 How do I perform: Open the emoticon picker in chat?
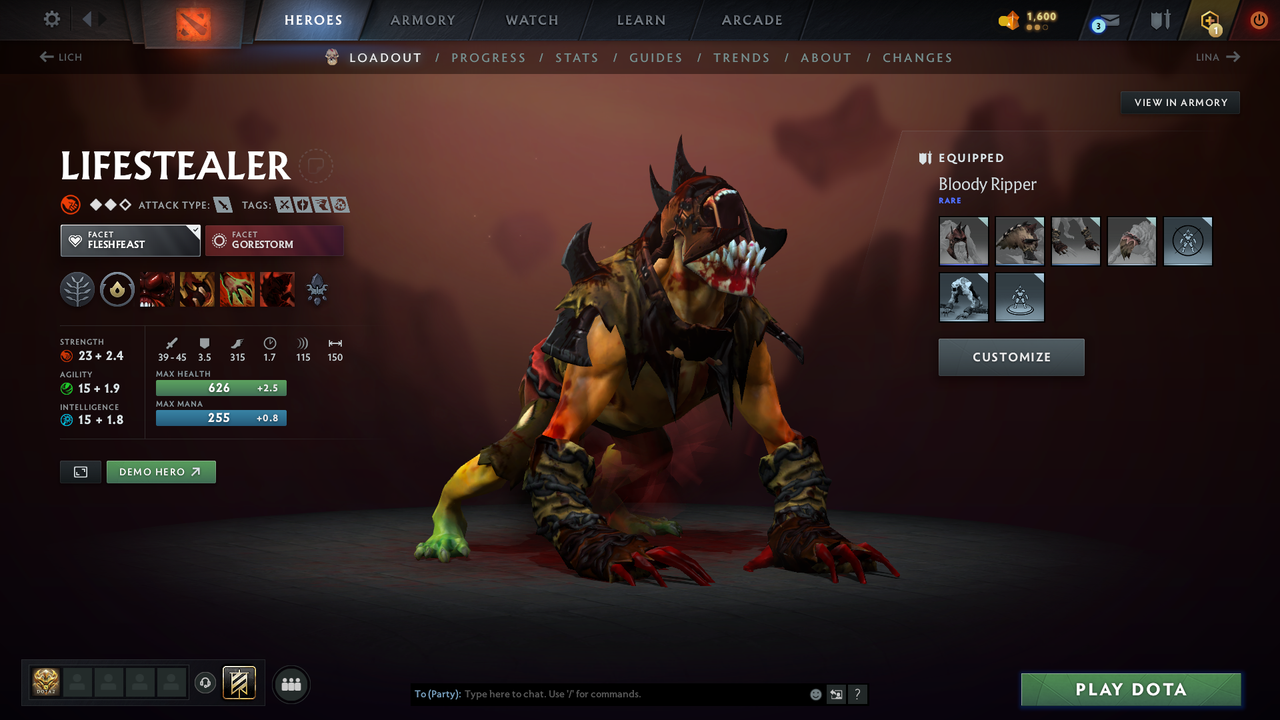point(815,694)
